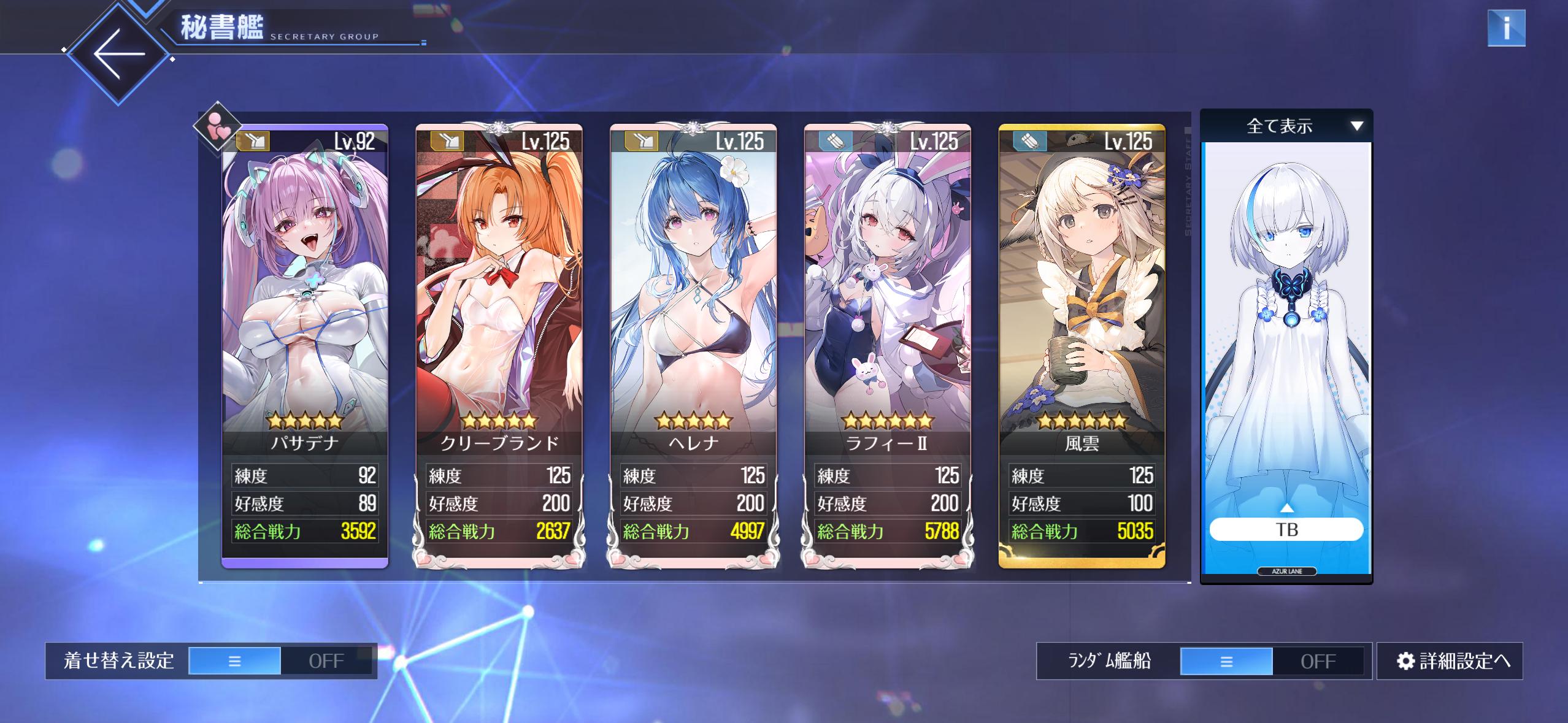This screenshot has height=723, width=1568.
Task: Toggle the 着せ替え設定 switch
Action: click(x=280, y=660)
